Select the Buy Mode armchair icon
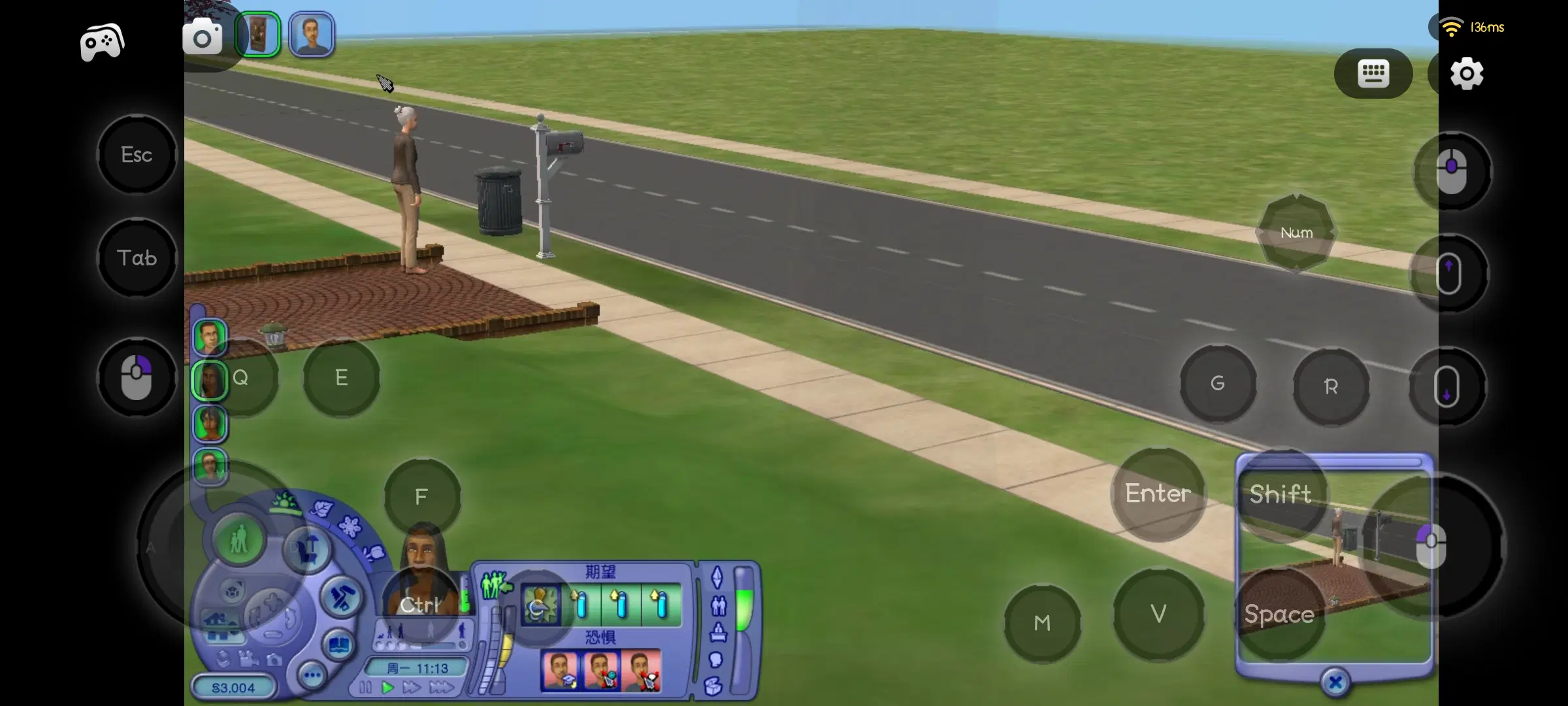1568x706 pixels. point(306,549)
